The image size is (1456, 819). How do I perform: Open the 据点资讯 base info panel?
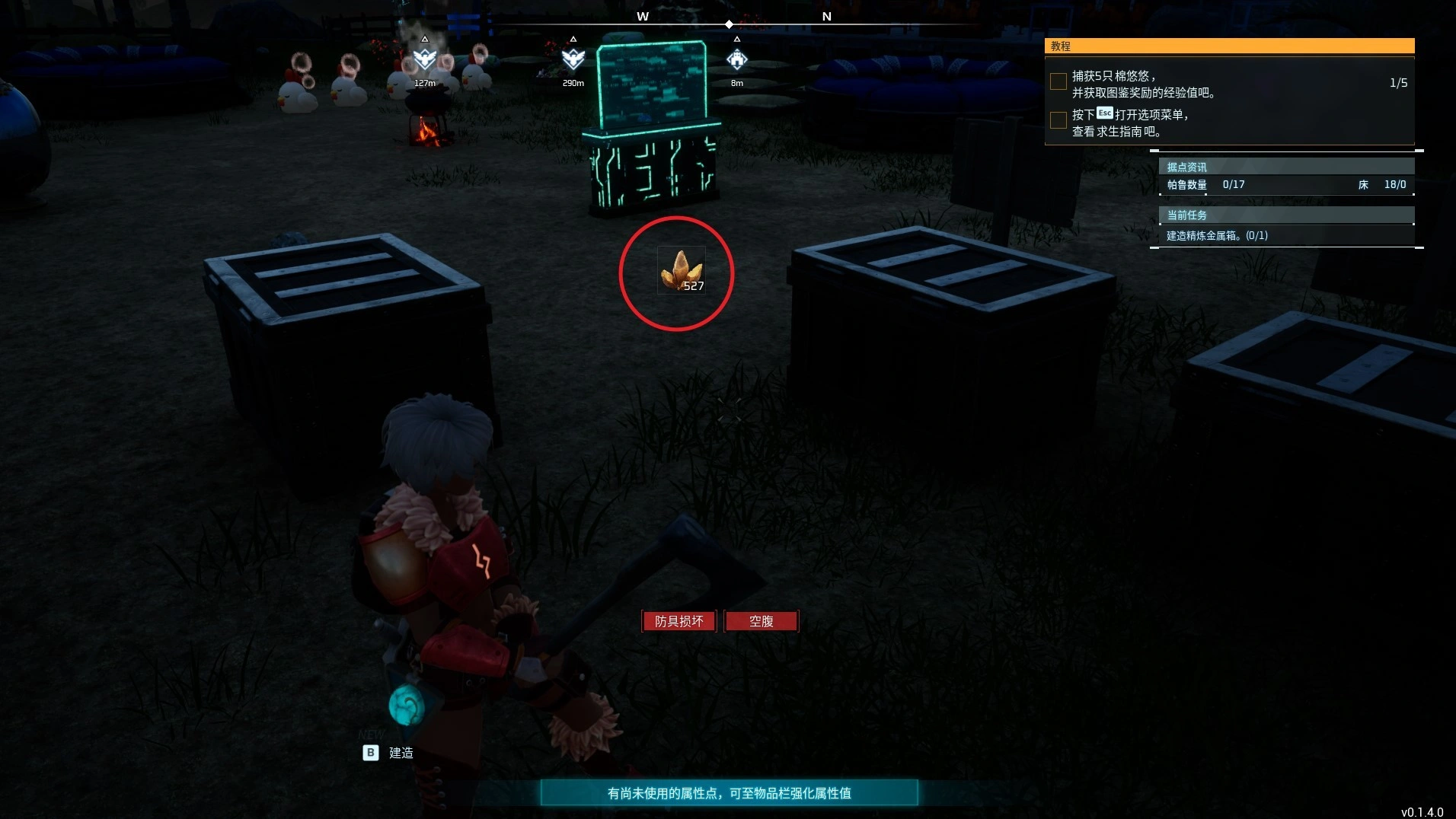click(1285, 167)
